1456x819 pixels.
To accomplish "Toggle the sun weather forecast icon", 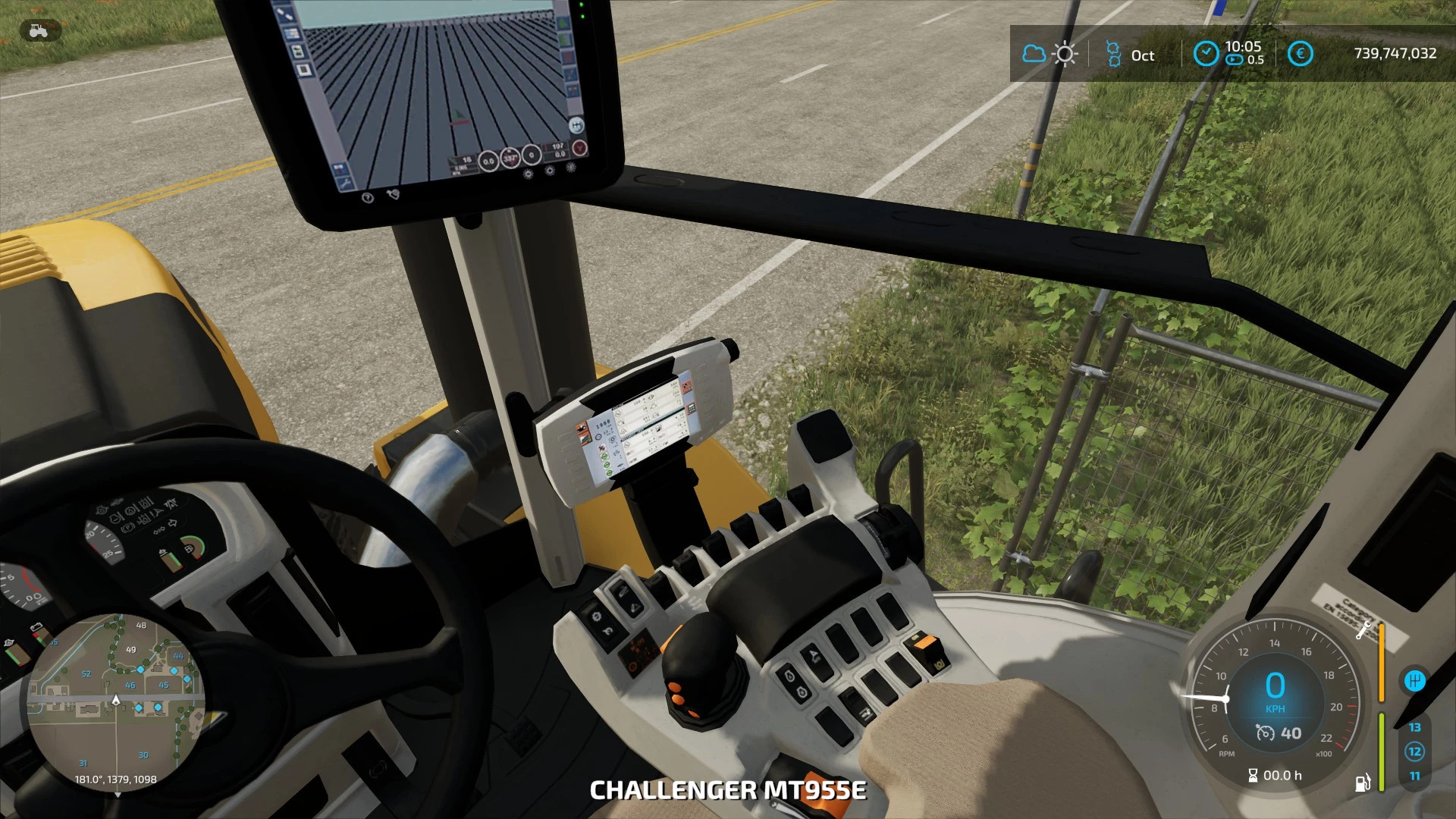I will click(x=1065, y=54).
